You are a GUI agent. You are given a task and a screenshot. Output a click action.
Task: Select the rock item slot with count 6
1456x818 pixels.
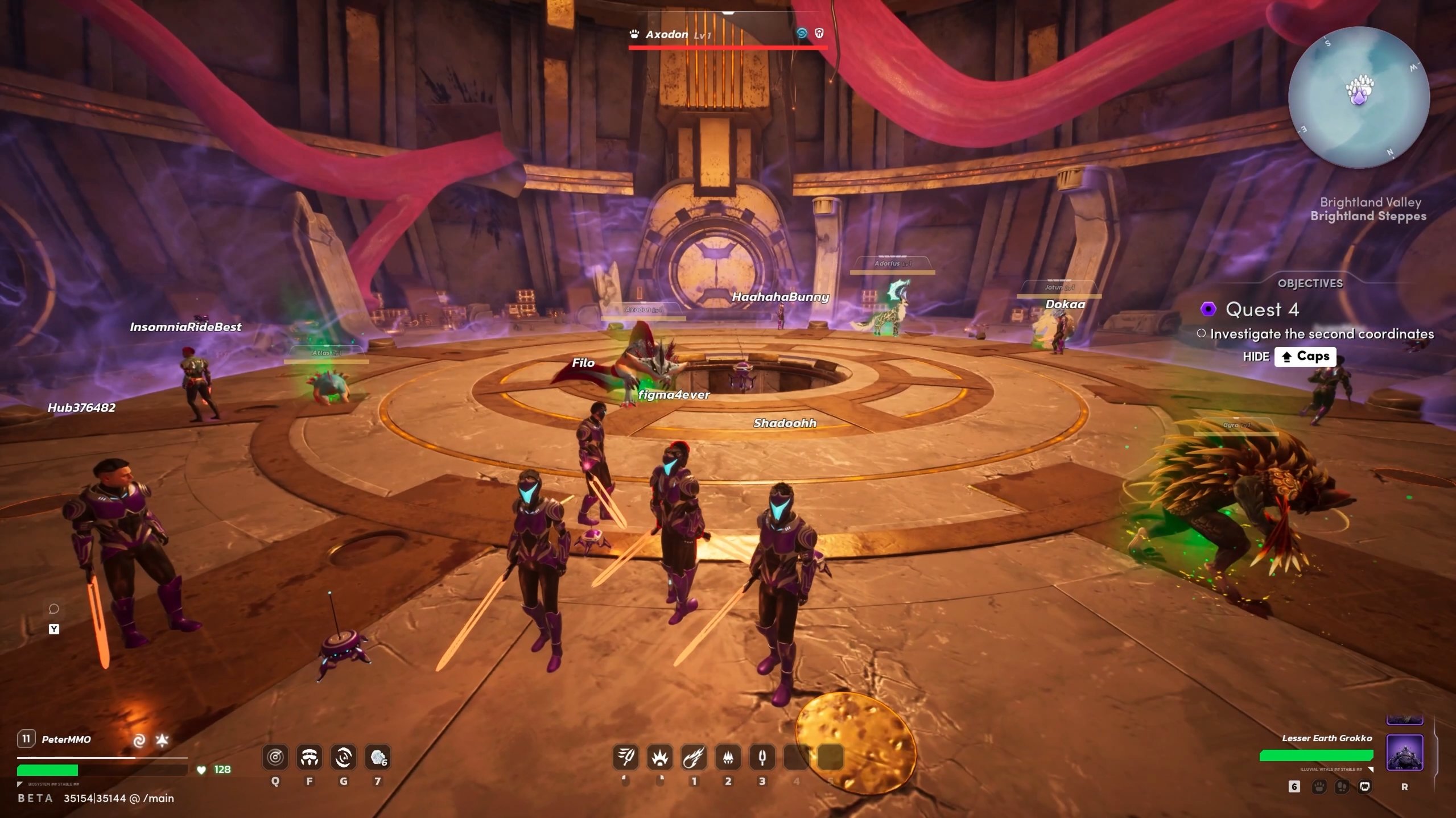(x=378, y=757)
